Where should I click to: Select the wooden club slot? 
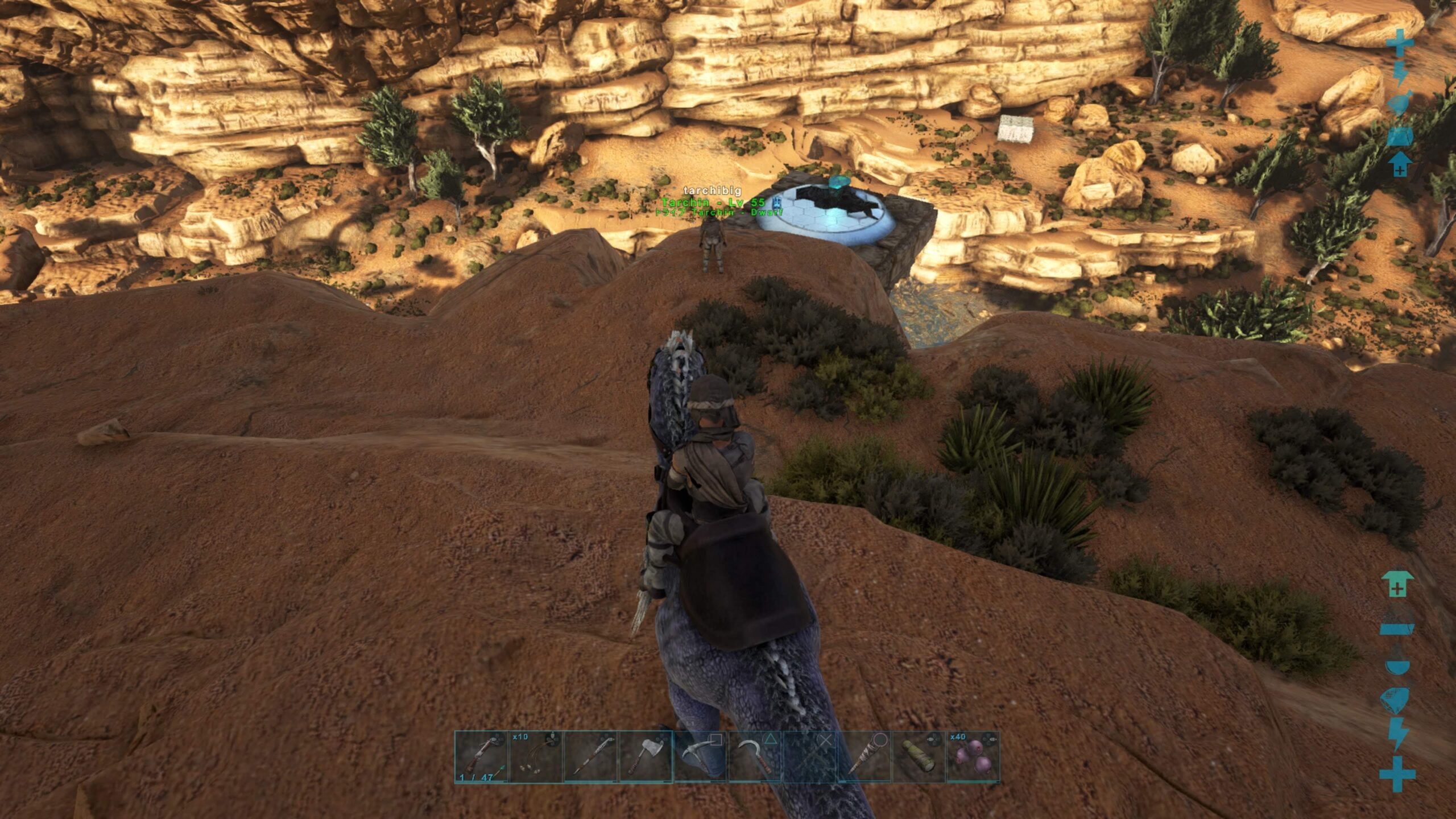(x=864, y=758)
